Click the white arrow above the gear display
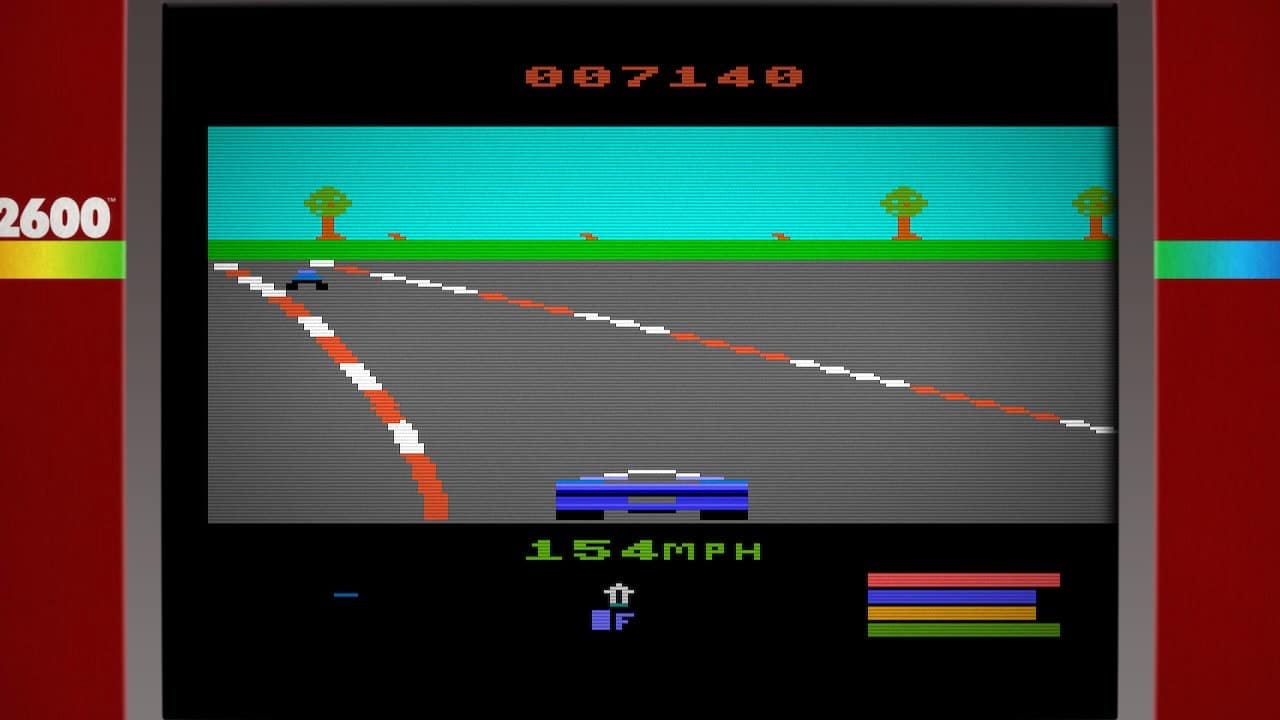The height and width of the screenshot is (720, 1280). 618,594
